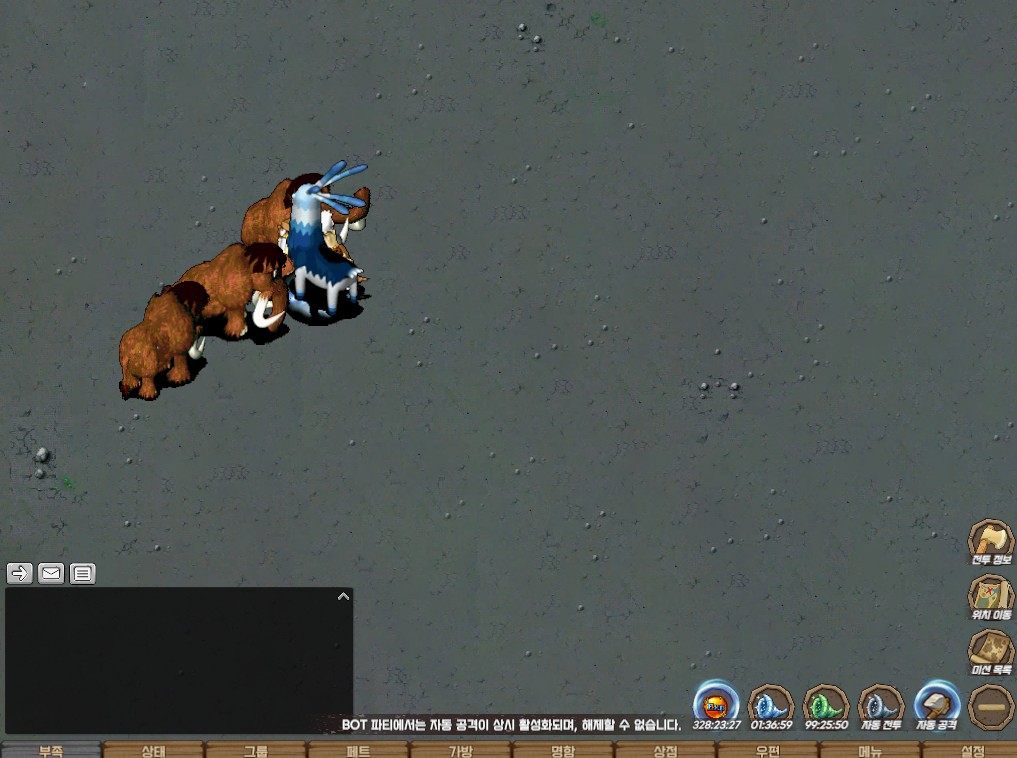
Task: Open the 부족 (tribe) menu
Action: 51,750
